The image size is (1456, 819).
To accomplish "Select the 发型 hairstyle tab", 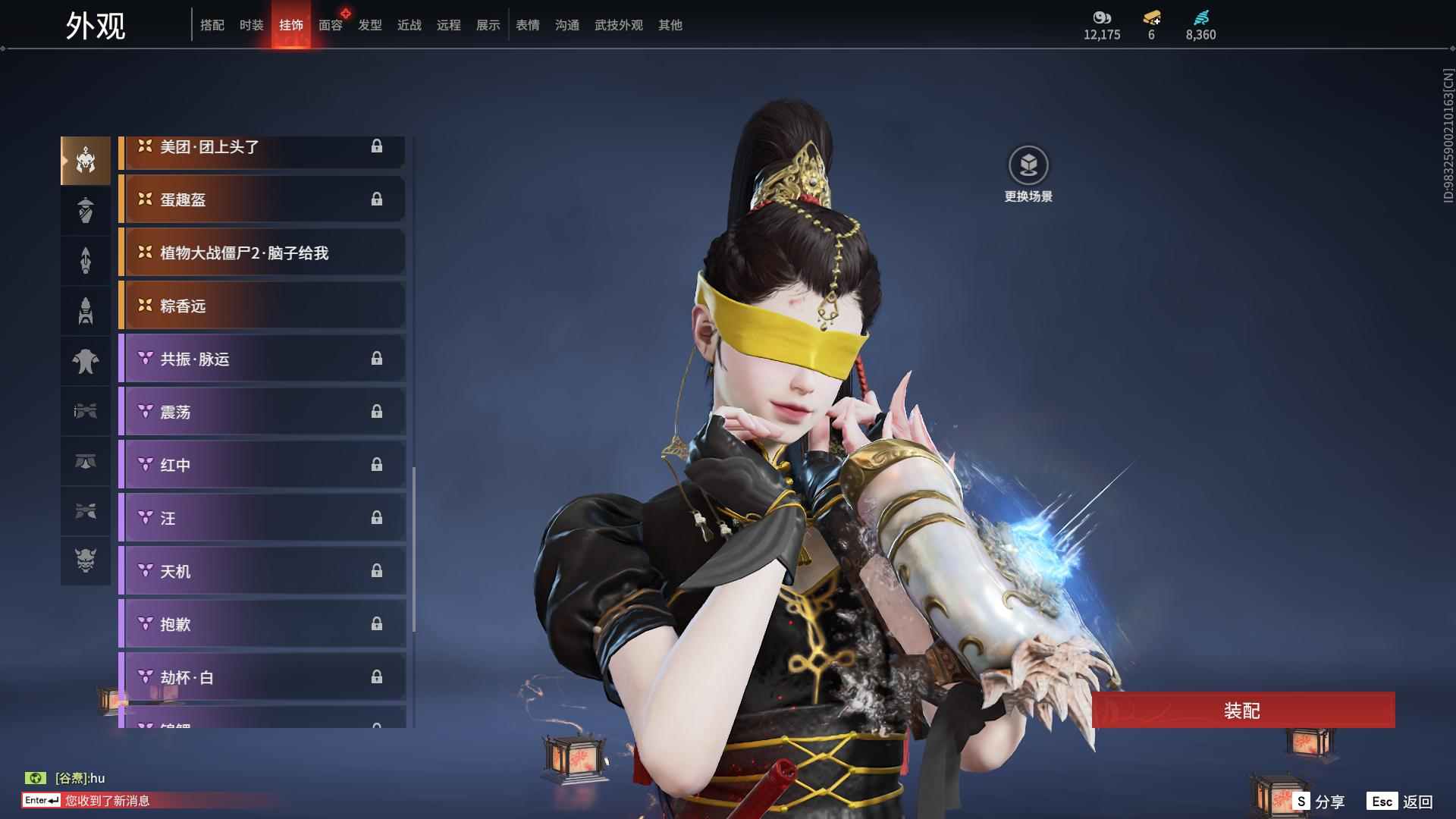I will (370, 25).
